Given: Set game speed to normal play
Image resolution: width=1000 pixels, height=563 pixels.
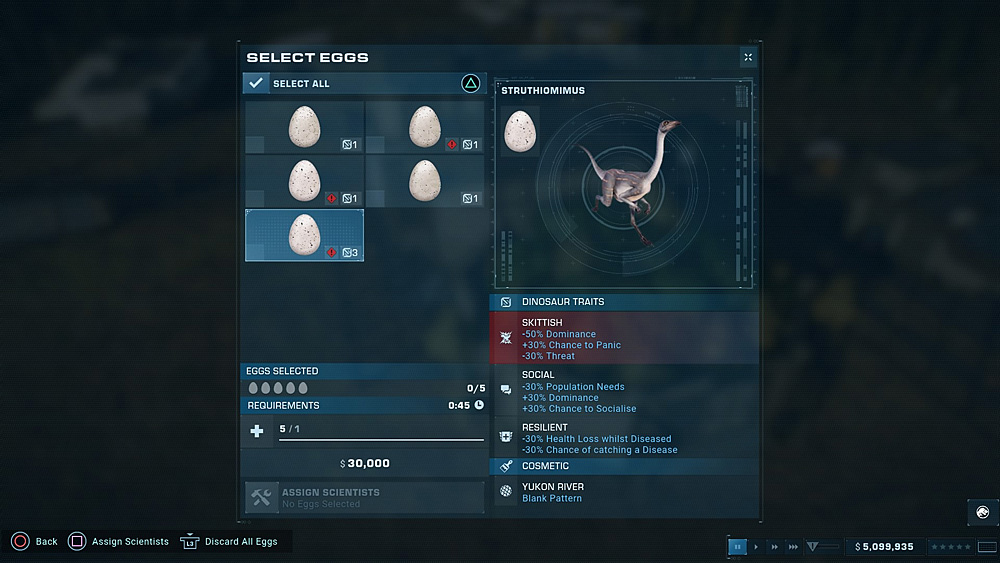Looking at the screenshot, I should pos(756,547).
